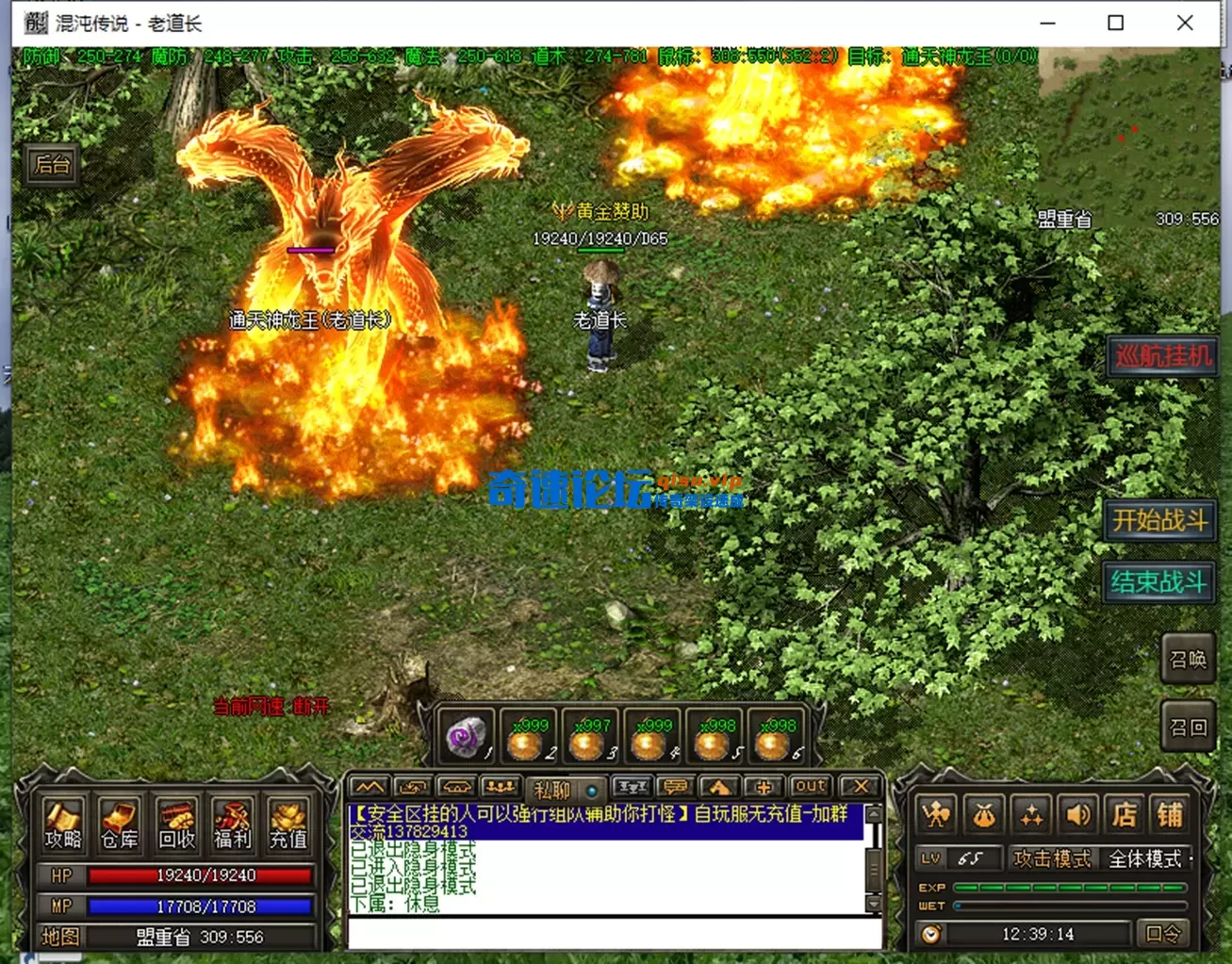The image size is (1232, 964).
Task: Enable 巡航挂机 auto-hunt cruising mode
Action: (1162, 356)
